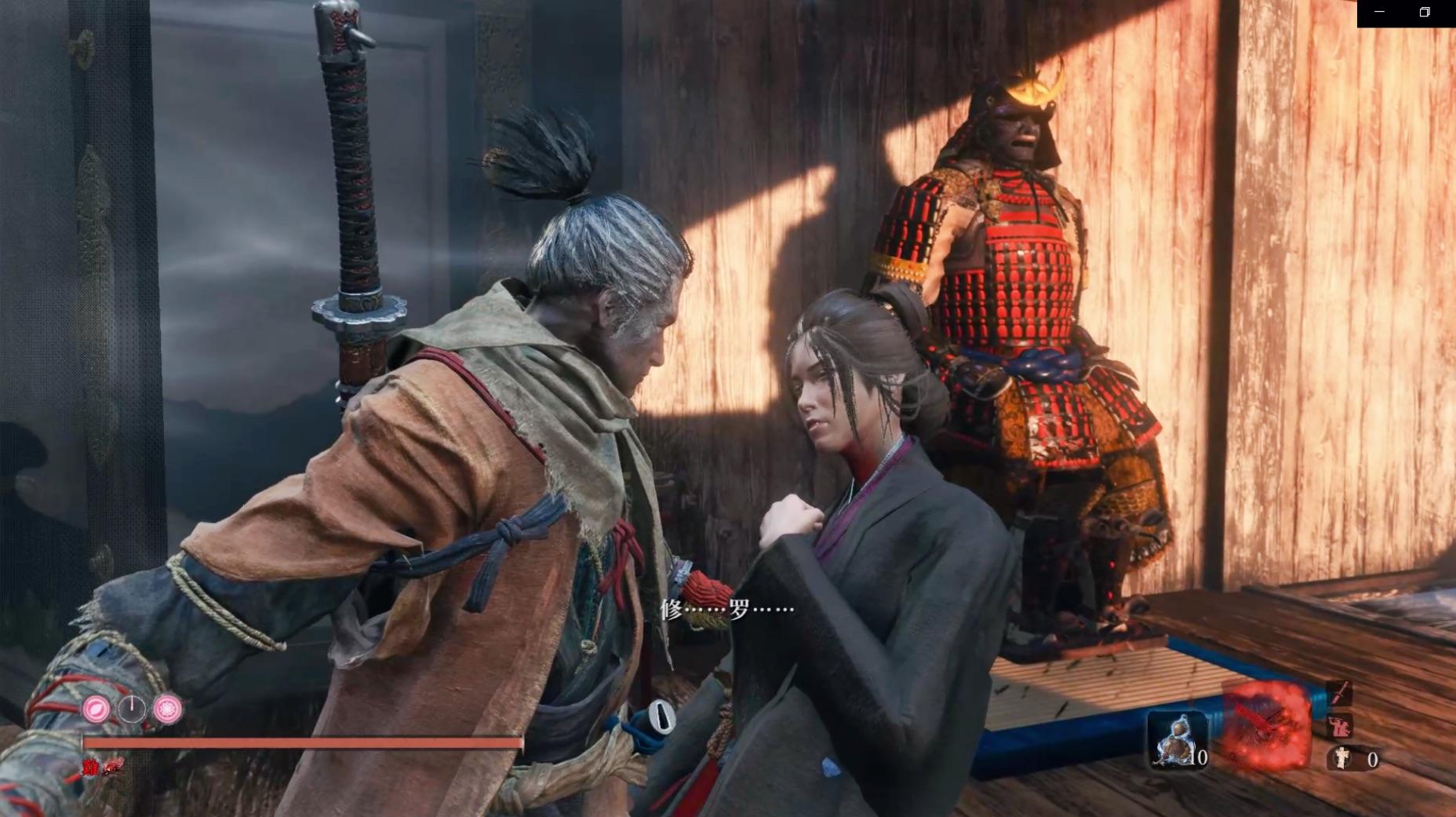Viewport: 1456px width, 817px height.
Task: Restore down the game window
Action: 1425,12
